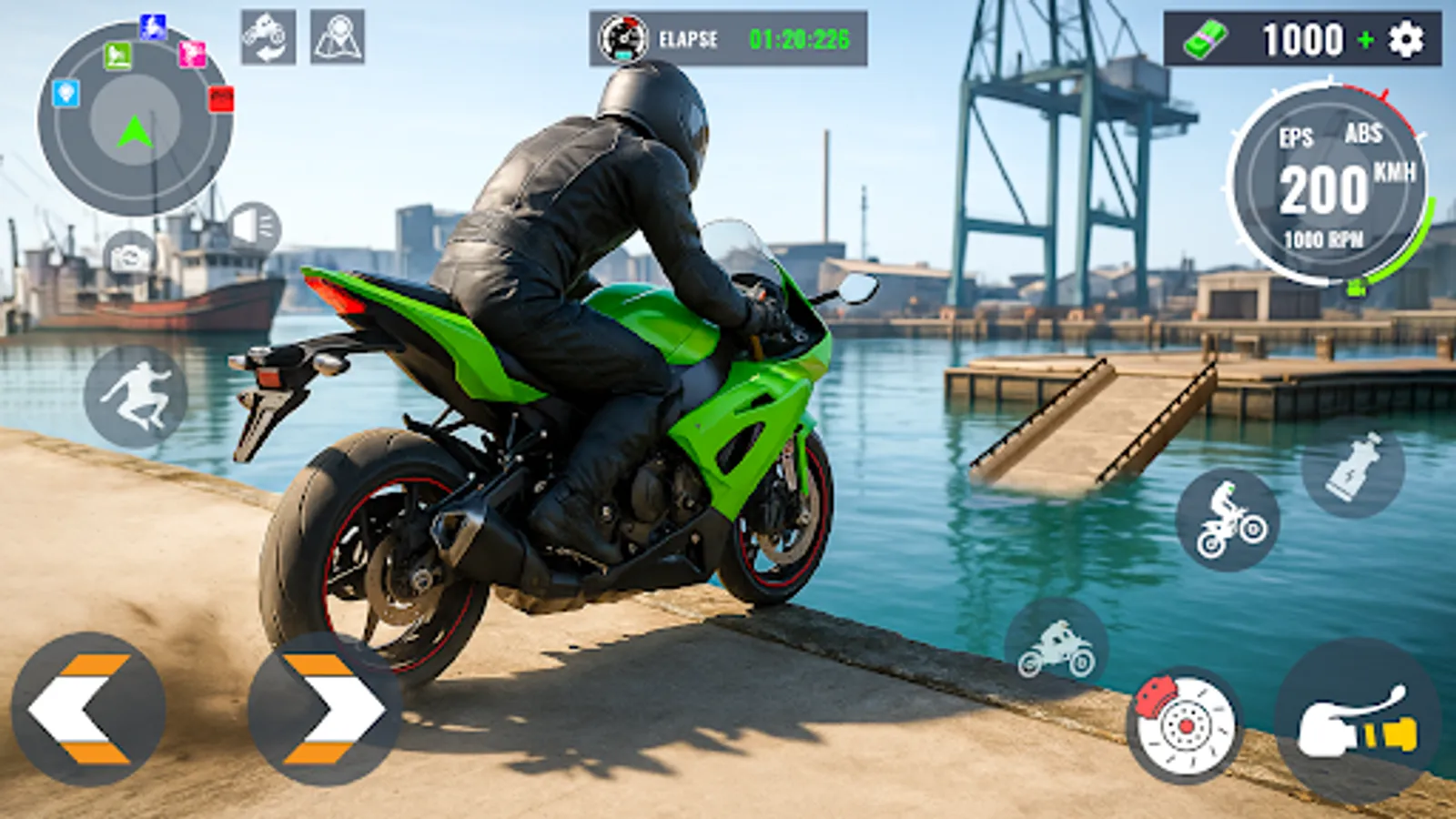This screenshot has height=819, width=1456.
Task: Open the map view icon
Action: (x=337, y=38)
